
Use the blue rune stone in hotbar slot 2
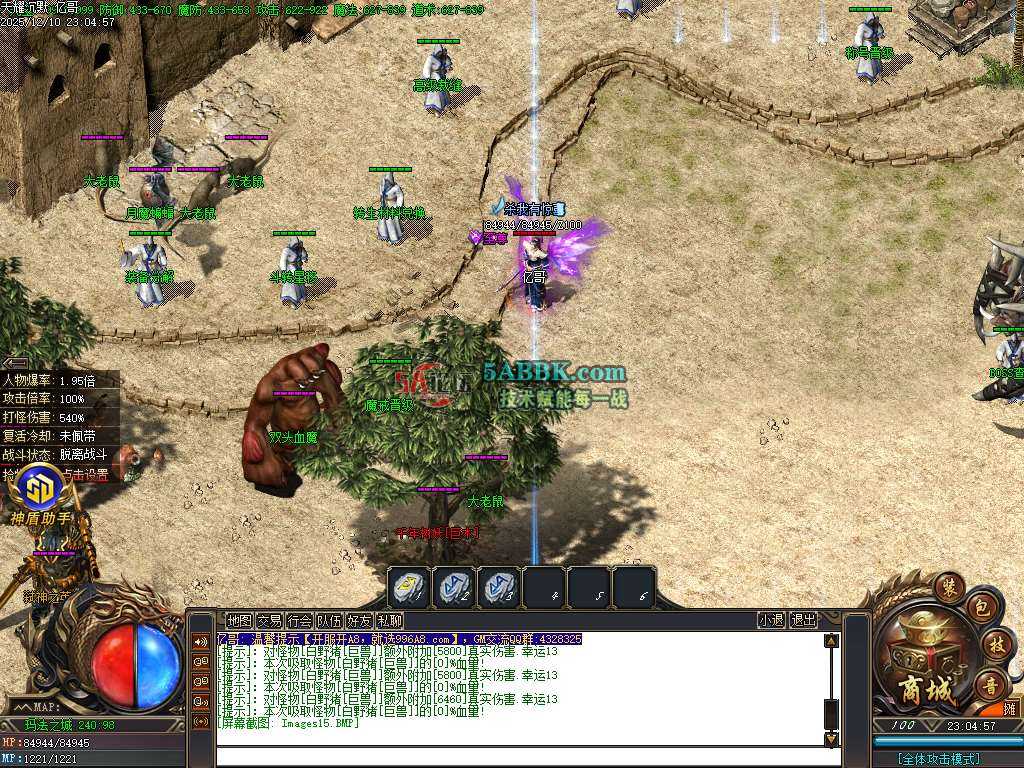[454, 587]
